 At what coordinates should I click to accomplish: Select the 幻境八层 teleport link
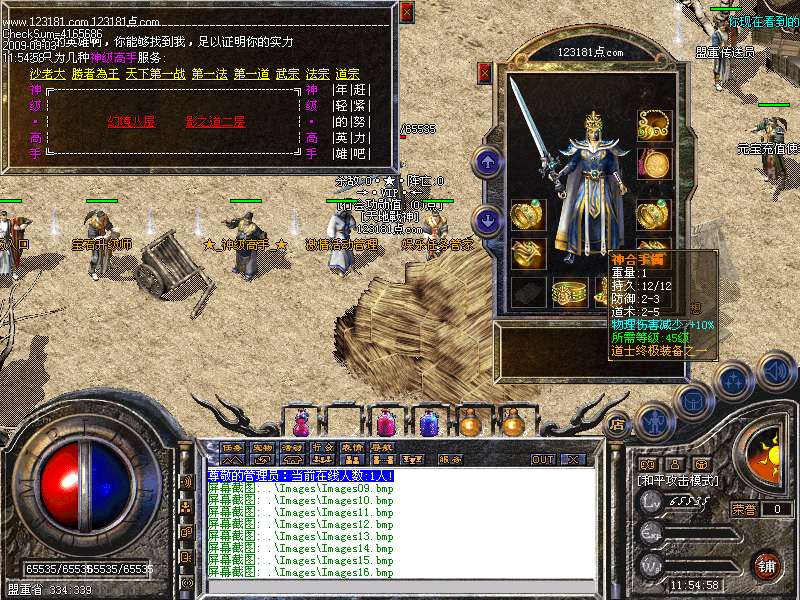coord(131,122)
